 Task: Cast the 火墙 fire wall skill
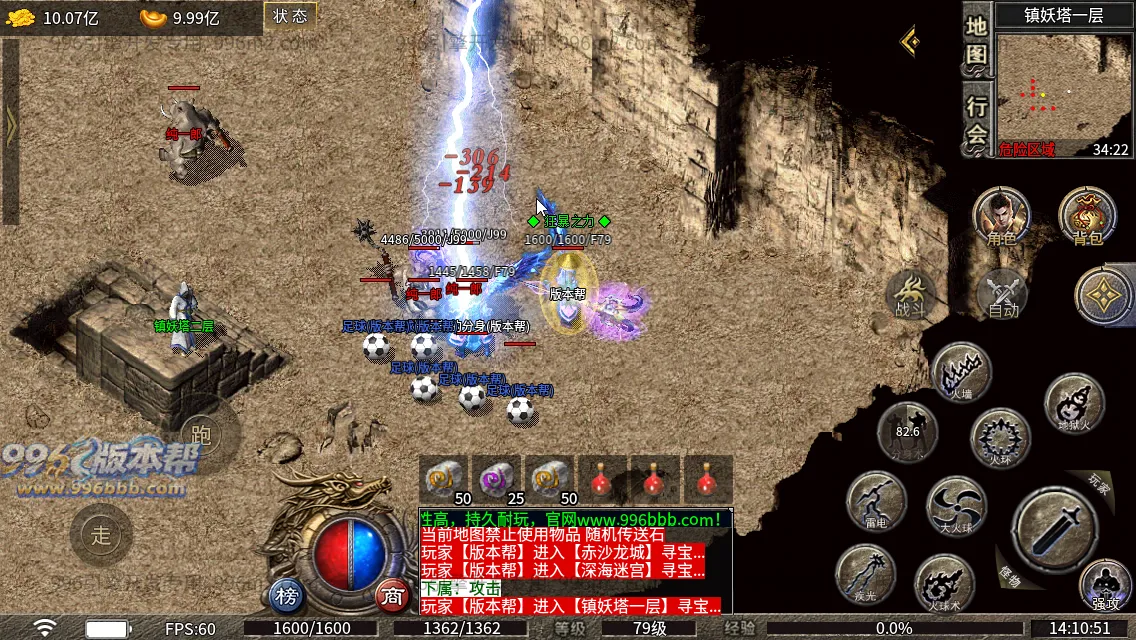click(x=961, y=372)
